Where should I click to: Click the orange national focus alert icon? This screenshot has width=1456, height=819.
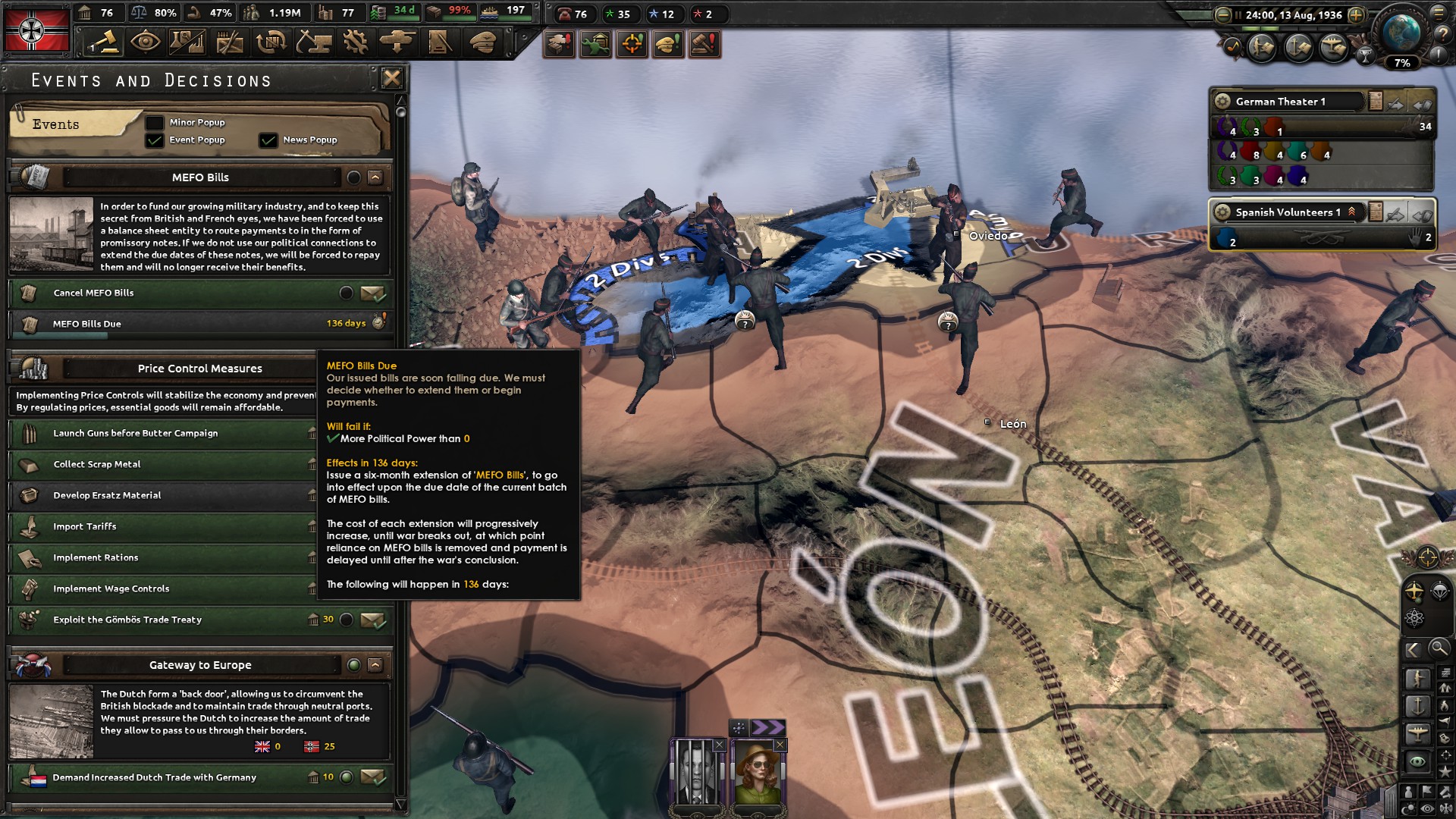pyautogui.click(x=632, y=44)
